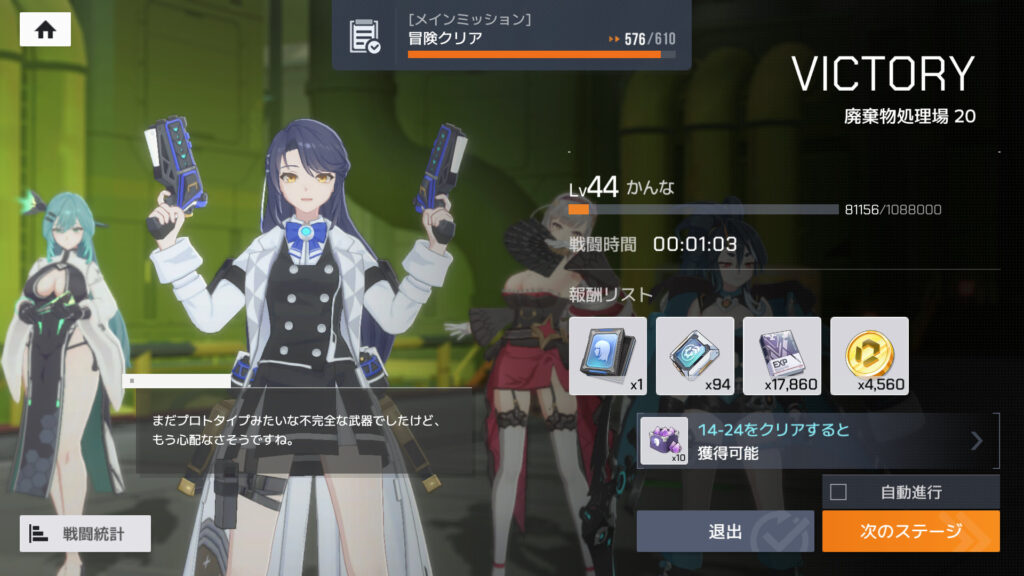Open the 14-24 clear reward banner
The width and height of the screenshot is (1024, 576).
[x=817, y=441]
